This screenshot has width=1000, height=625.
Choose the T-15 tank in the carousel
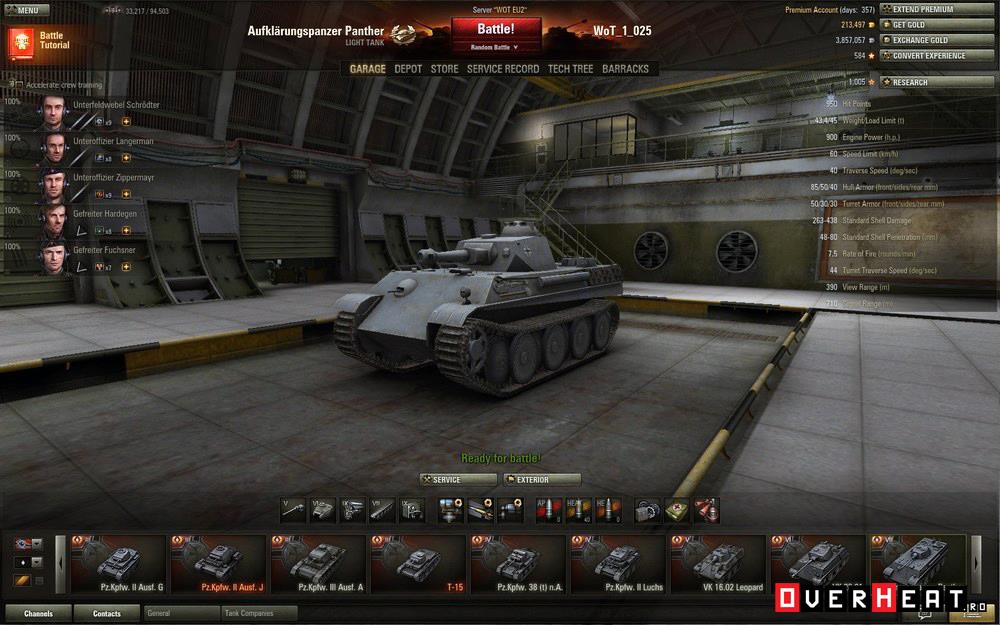coord(417,565)
